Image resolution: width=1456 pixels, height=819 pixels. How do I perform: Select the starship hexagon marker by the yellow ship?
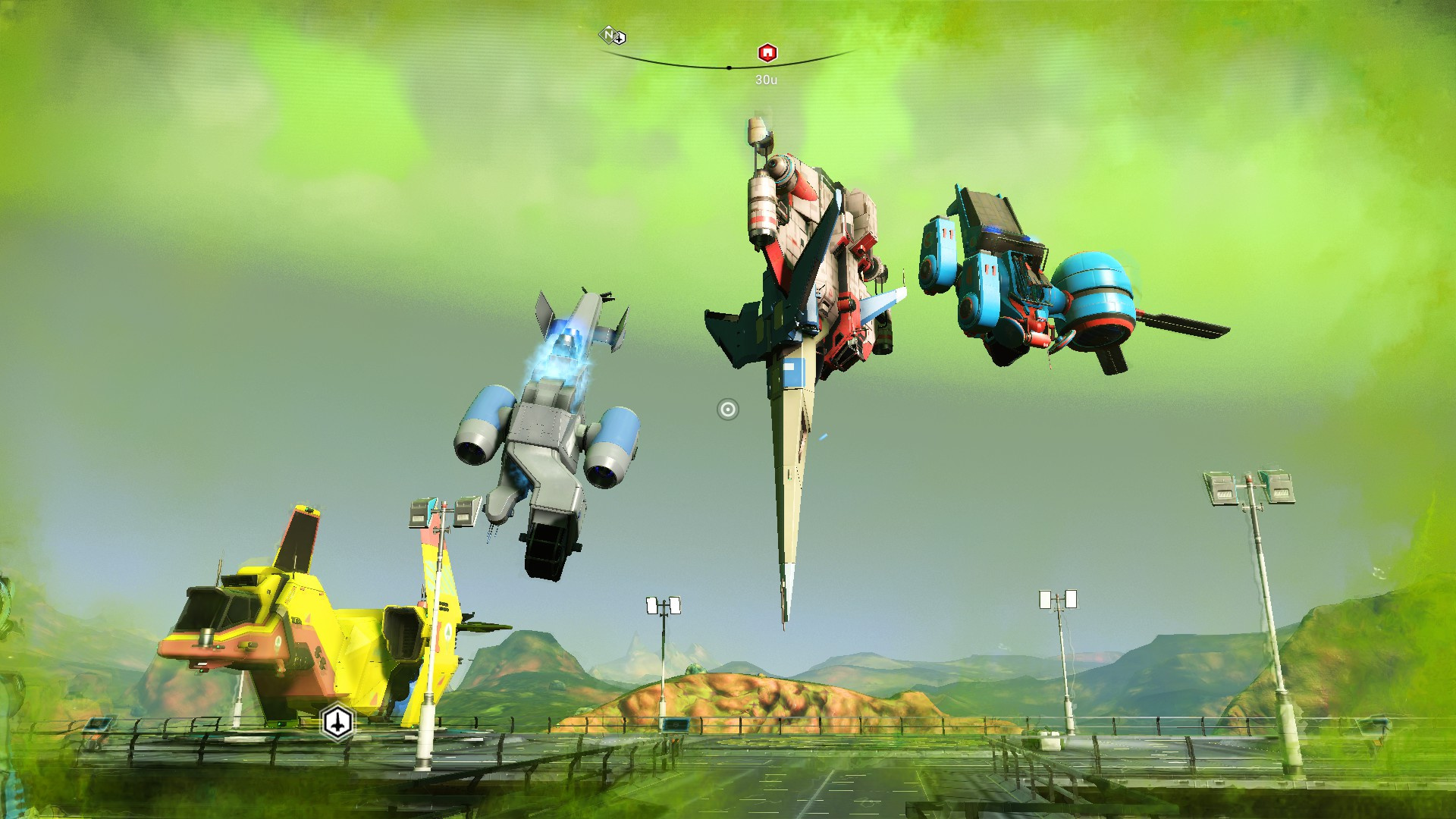337,721
